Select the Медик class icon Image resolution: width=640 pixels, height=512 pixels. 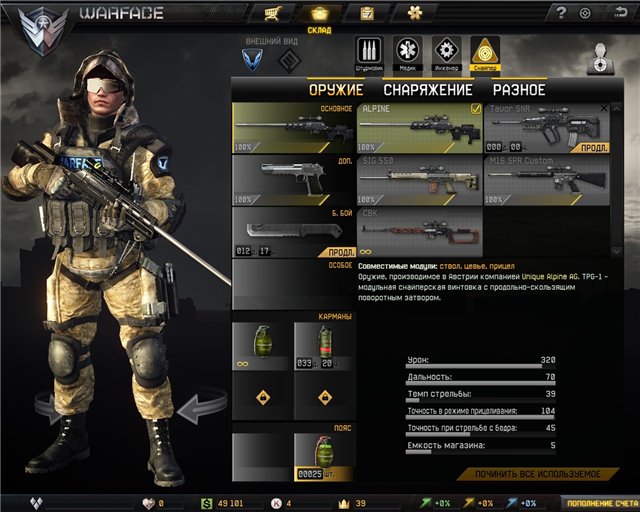click(x=407, y=52)
